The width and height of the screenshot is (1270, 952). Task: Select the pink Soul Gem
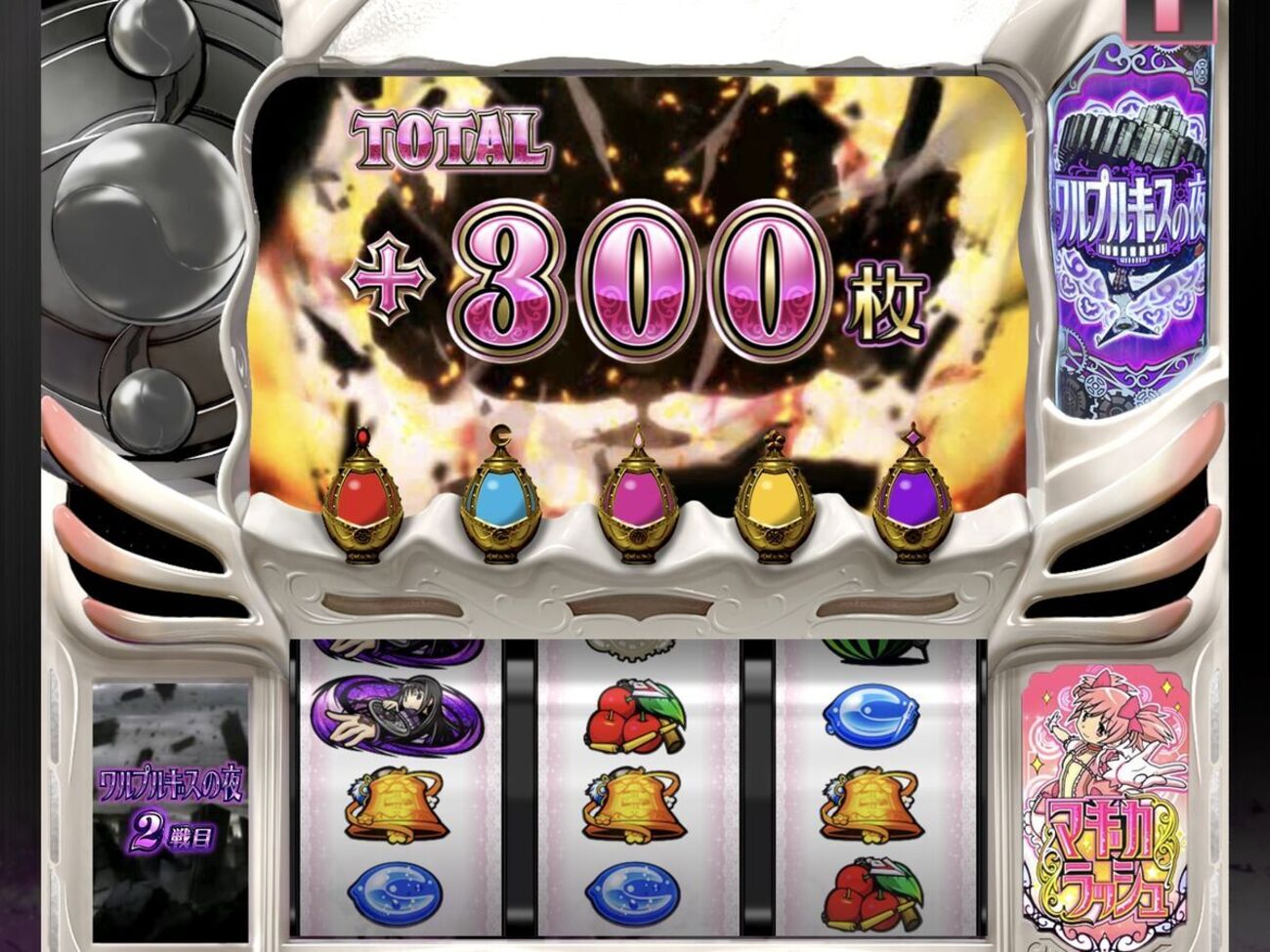[x=637, y=498]
